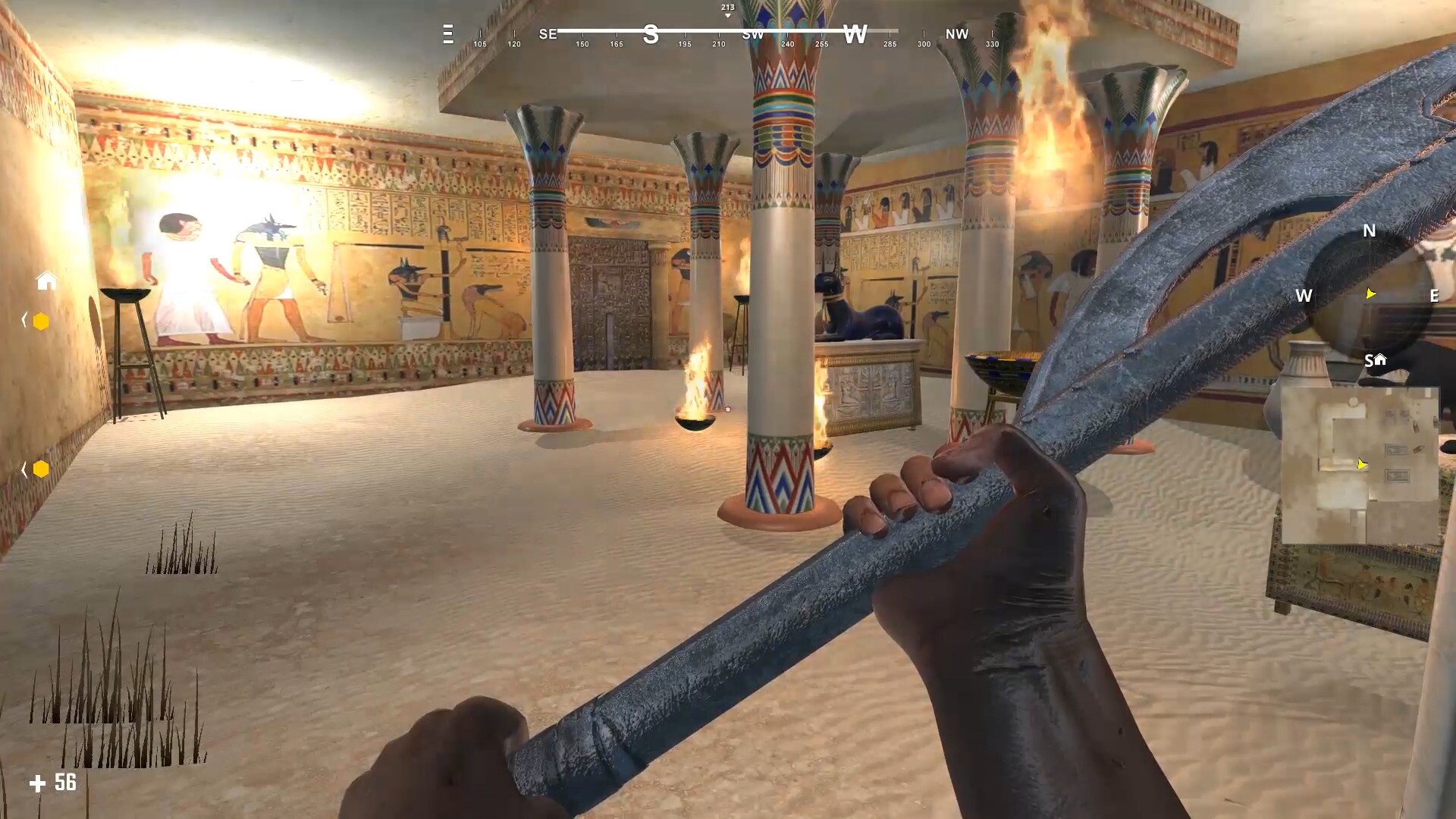This screenshot has height=819, width=1456.
Task: Click the N marker on the compass rose
Action: click(1368, 232)
